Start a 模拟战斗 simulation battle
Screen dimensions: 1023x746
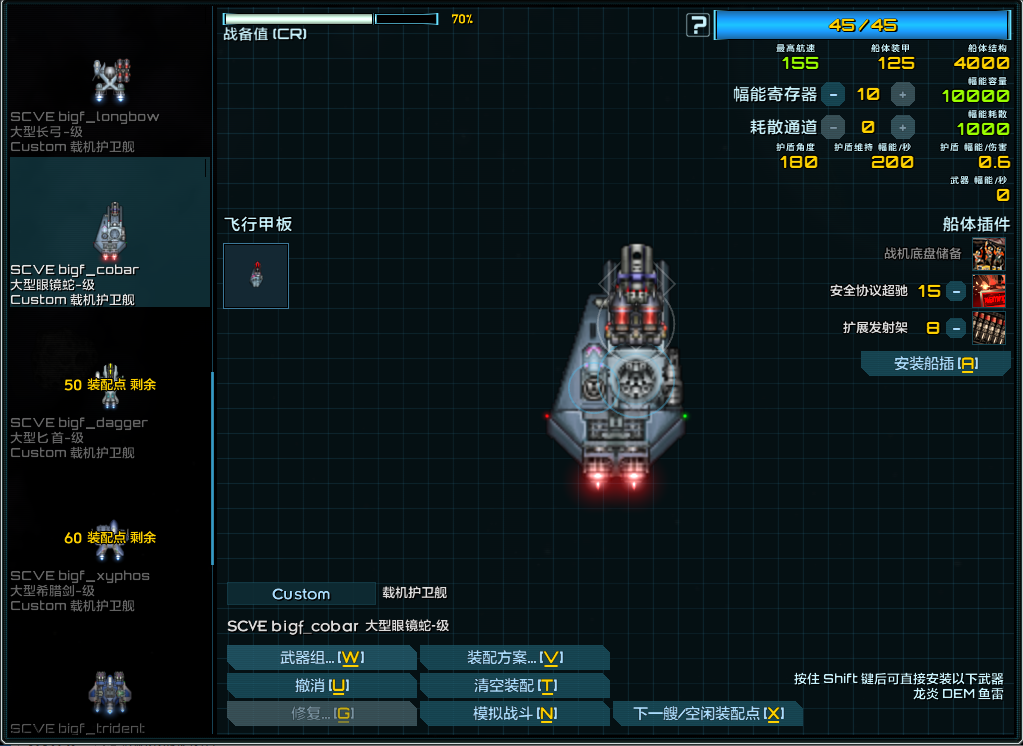click(514, 713)
